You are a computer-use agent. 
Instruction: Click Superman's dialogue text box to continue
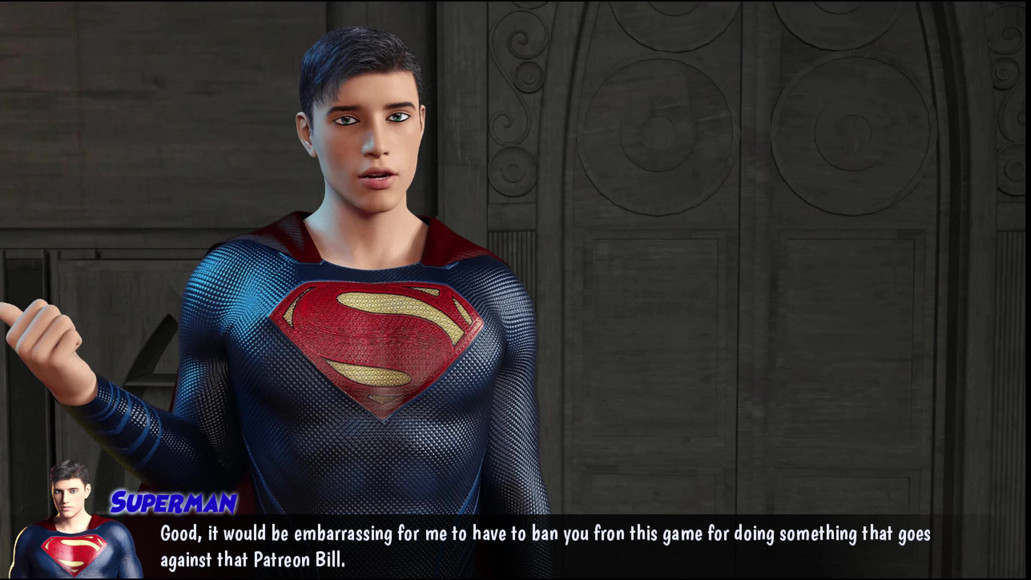pos(545,546)
